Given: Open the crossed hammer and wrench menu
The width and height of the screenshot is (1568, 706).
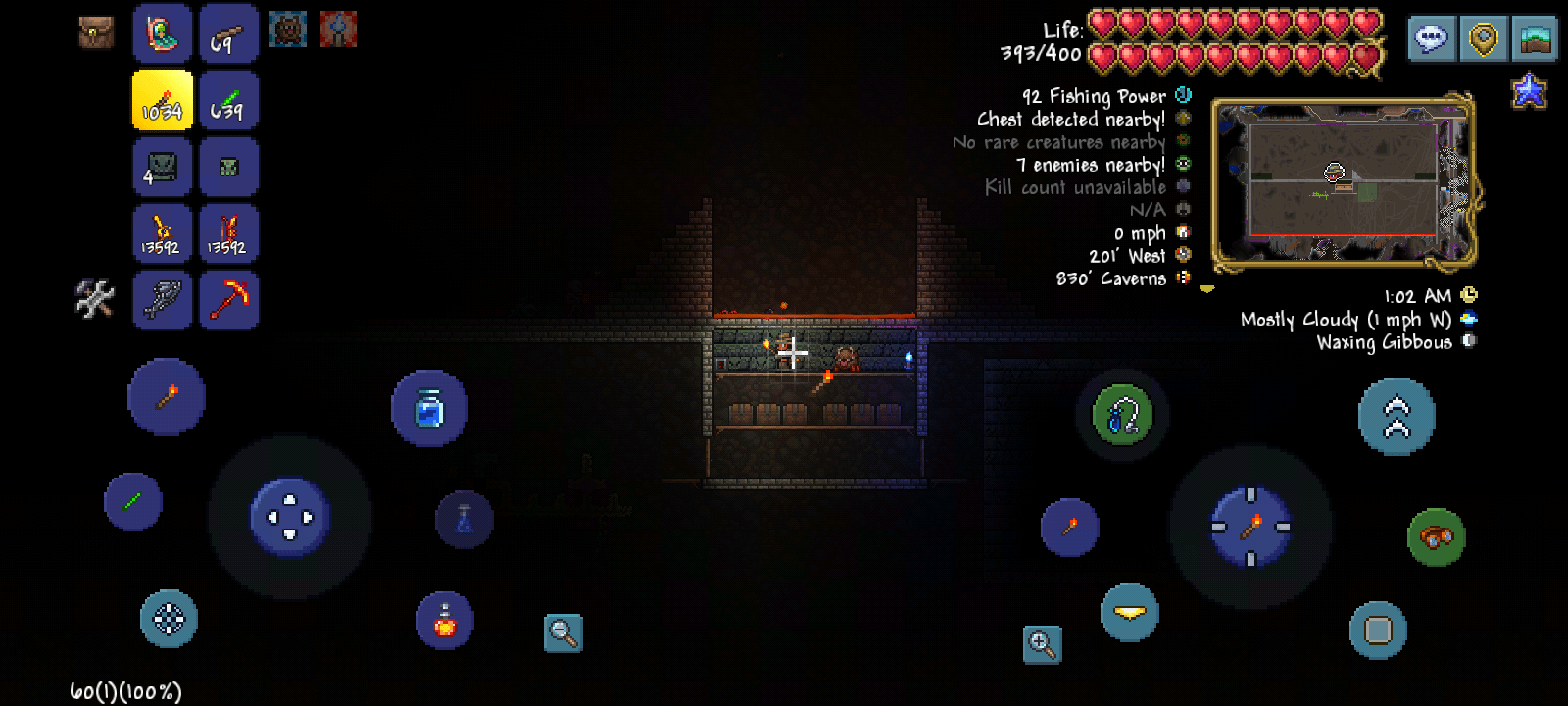Looking at the screenshot, I should point(95,299).
